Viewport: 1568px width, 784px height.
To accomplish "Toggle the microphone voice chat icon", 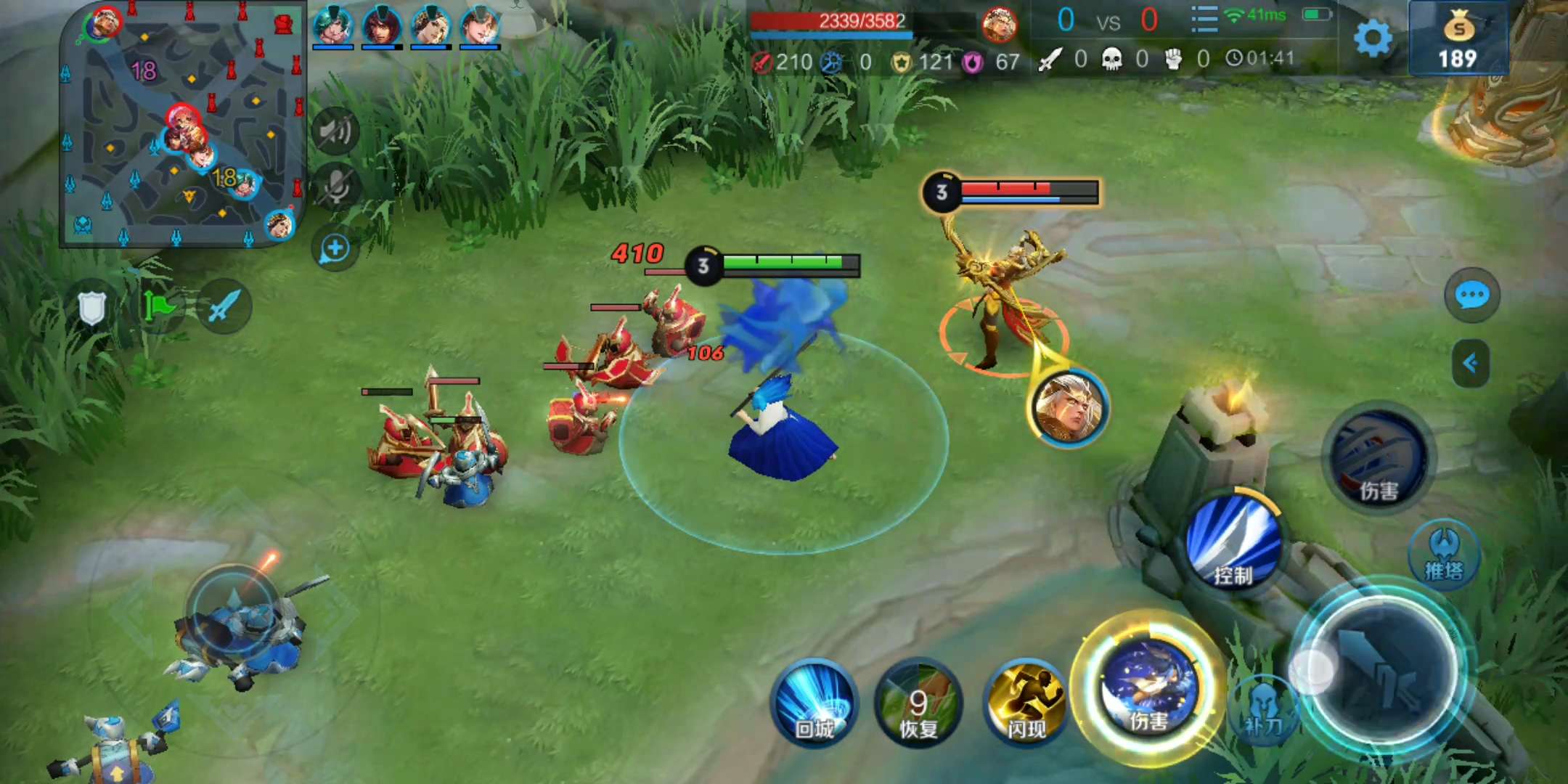I will (x=335, y=186).
